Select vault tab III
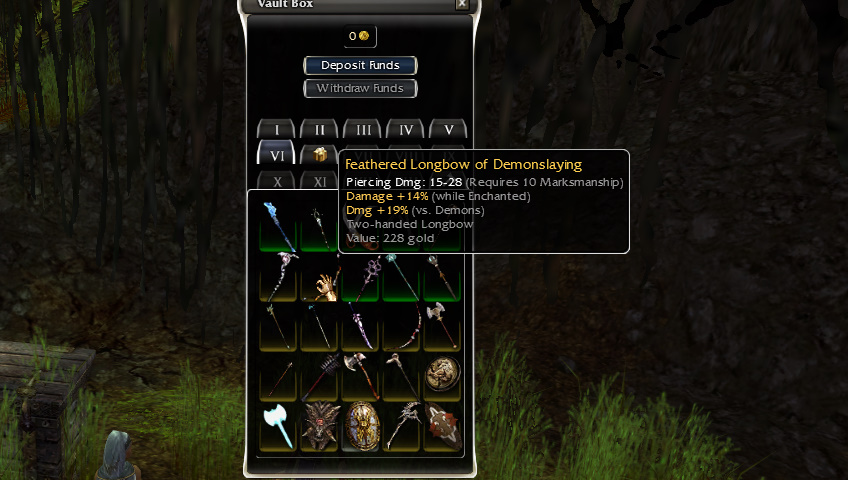 point(363,130)
